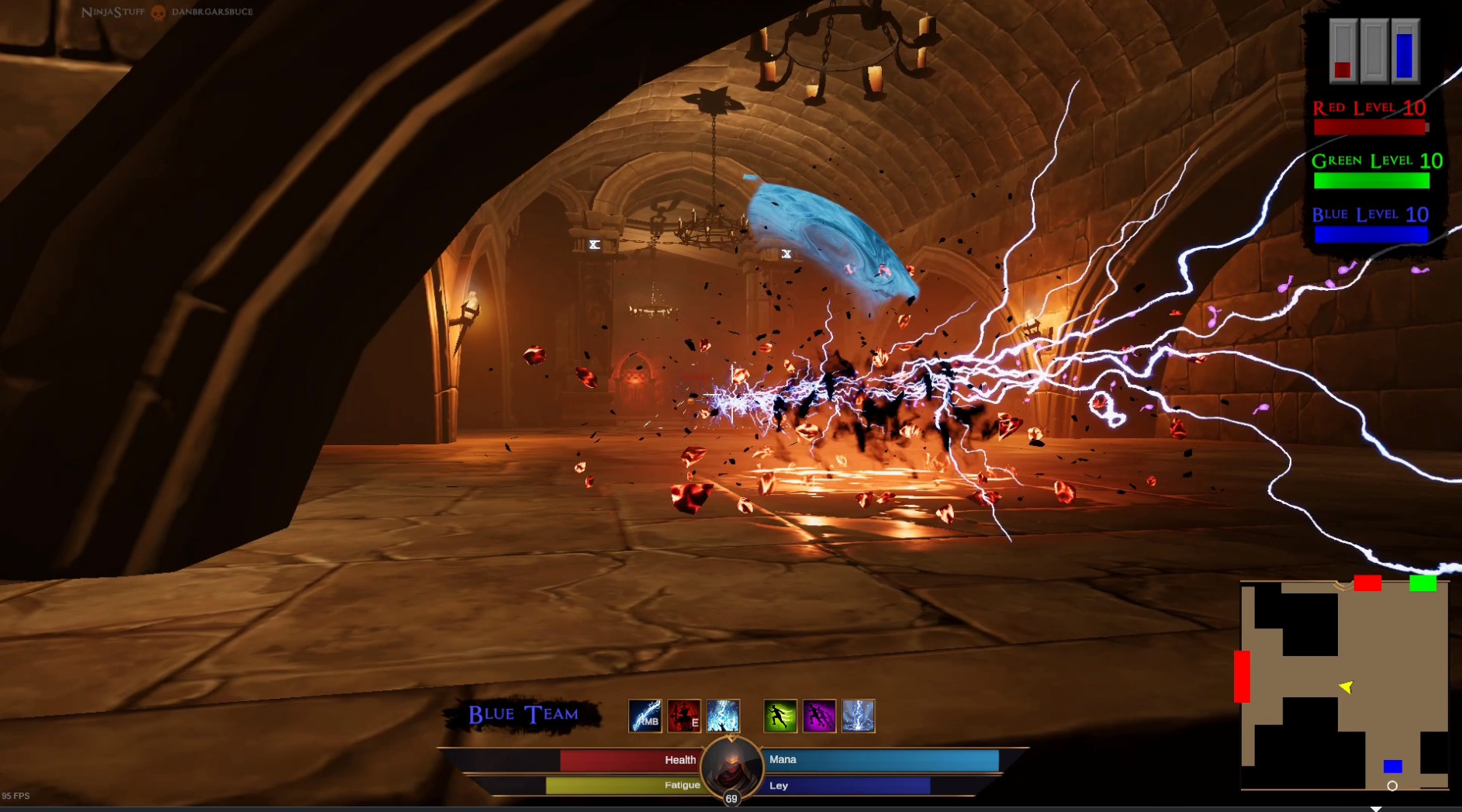Toggle the blue potion vial gauge
The width and height of the screenshot is (1462, 812).
pos(1406,50)
